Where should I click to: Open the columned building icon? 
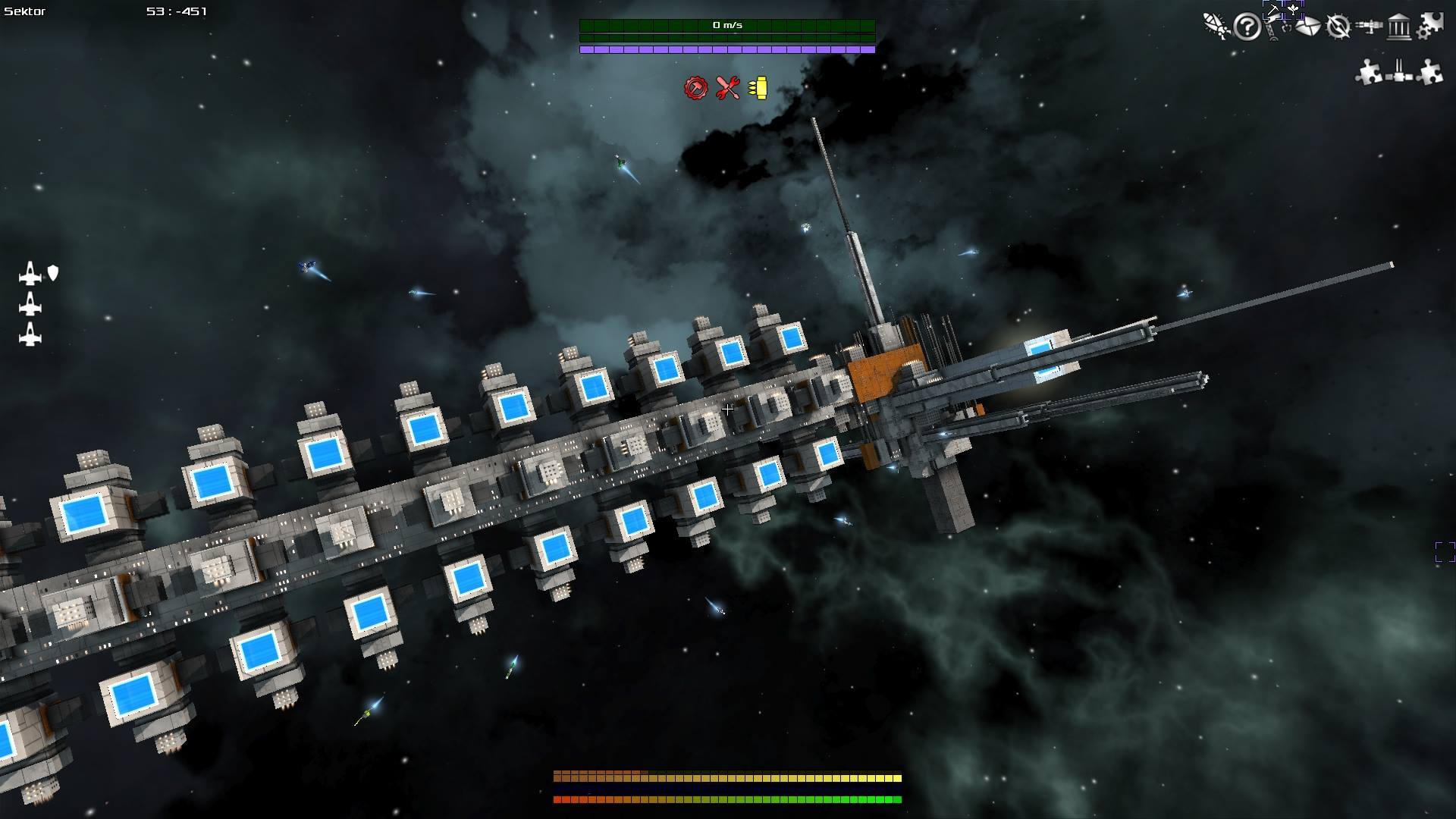click(1399, 28)
